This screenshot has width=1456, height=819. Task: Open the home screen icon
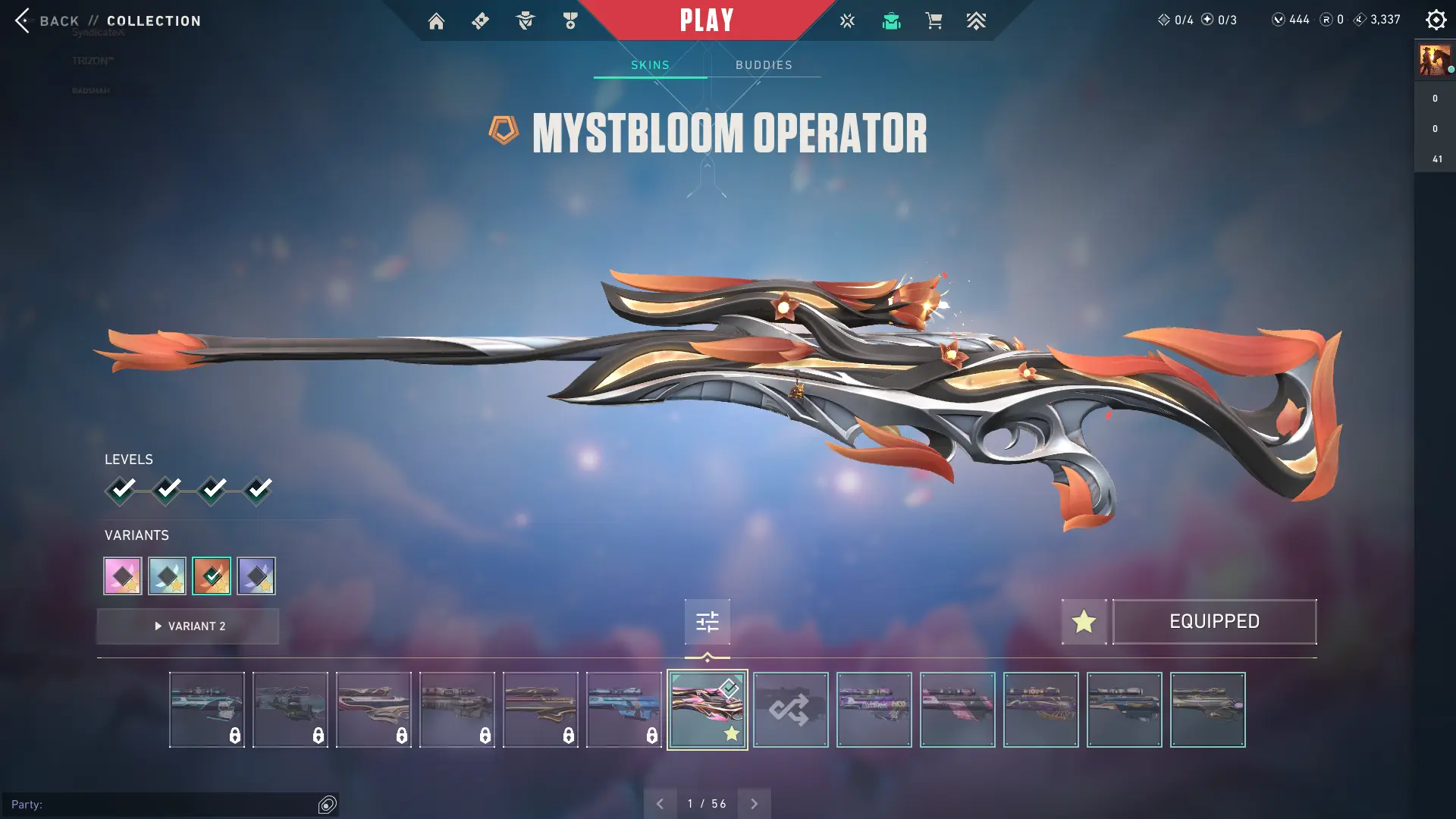[436, 21]
